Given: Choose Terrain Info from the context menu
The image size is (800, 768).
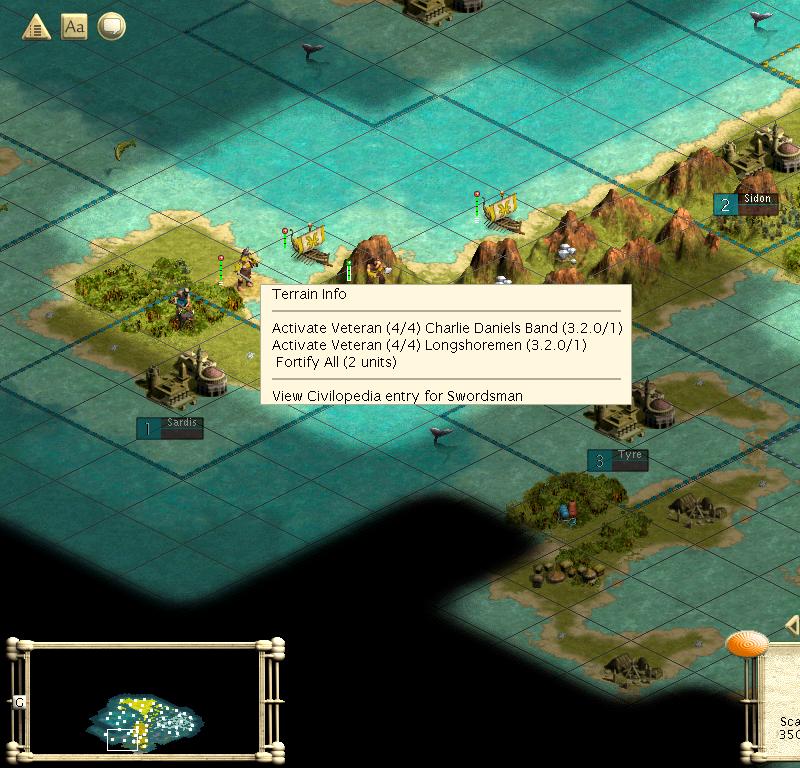Looking at the screenshot, I should [309, 295].
